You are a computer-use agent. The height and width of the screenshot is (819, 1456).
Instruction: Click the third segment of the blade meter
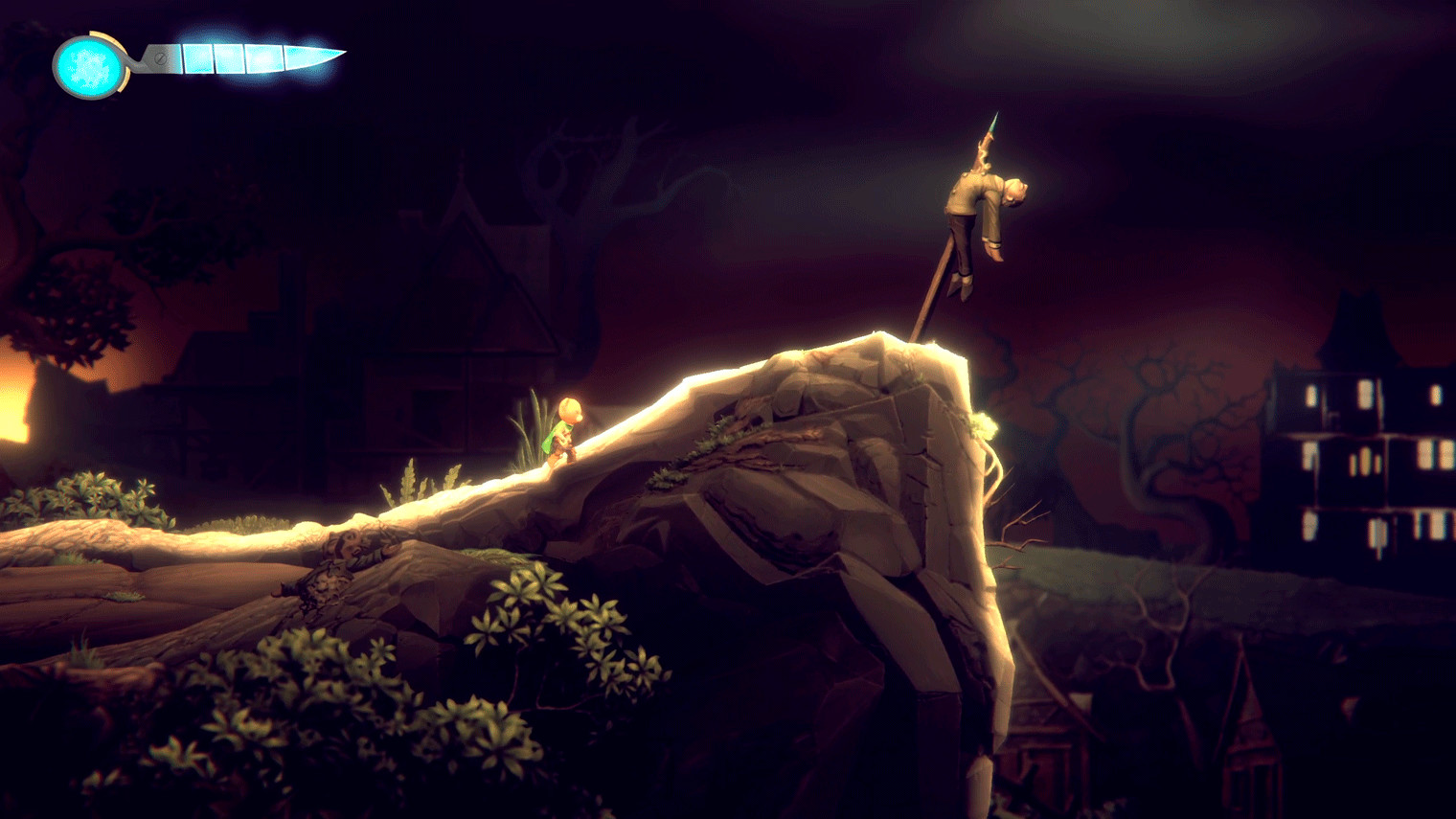tap(262, 59)
